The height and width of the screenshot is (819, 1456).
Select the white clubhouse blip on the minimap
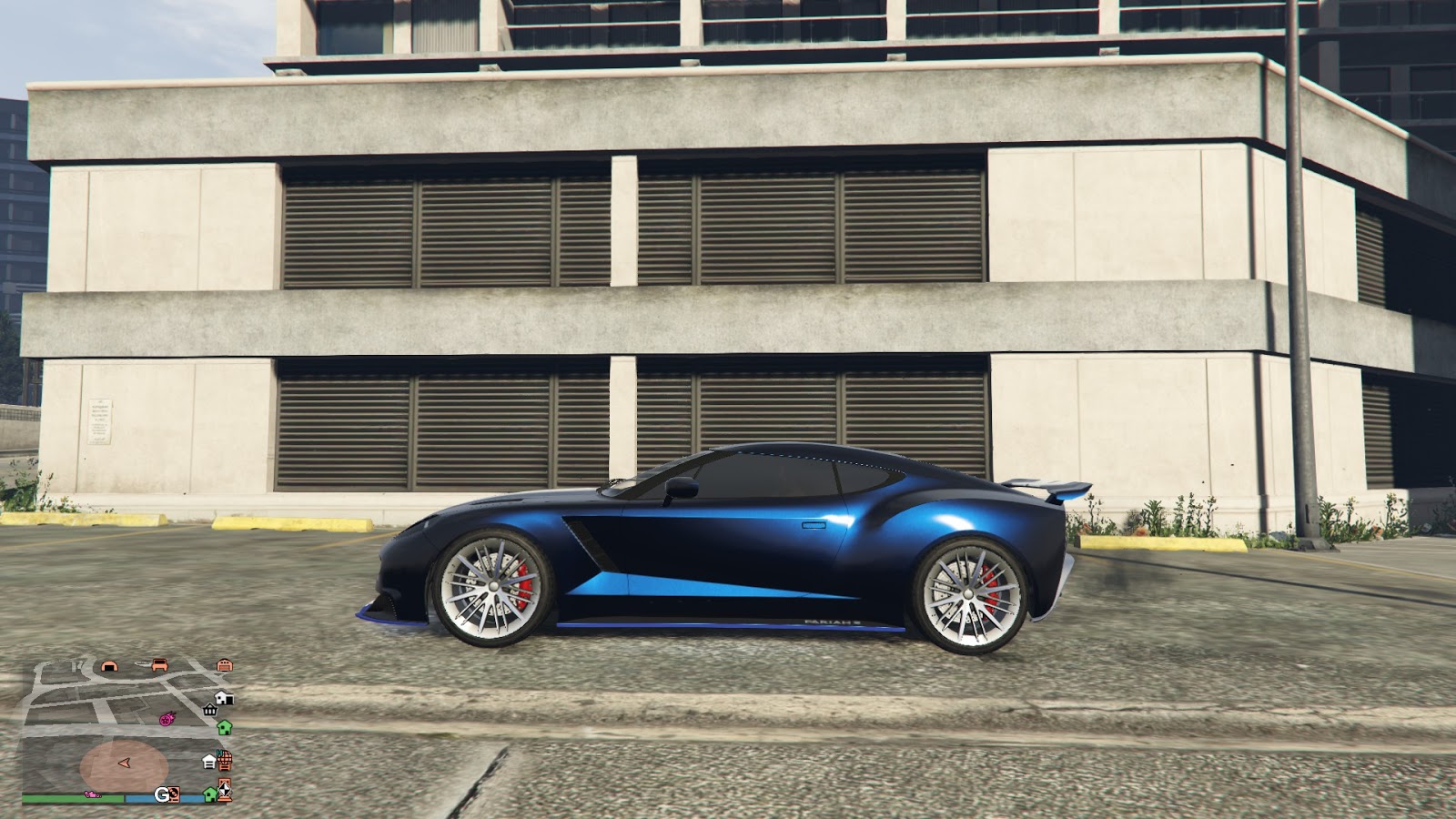pos(208,762)
